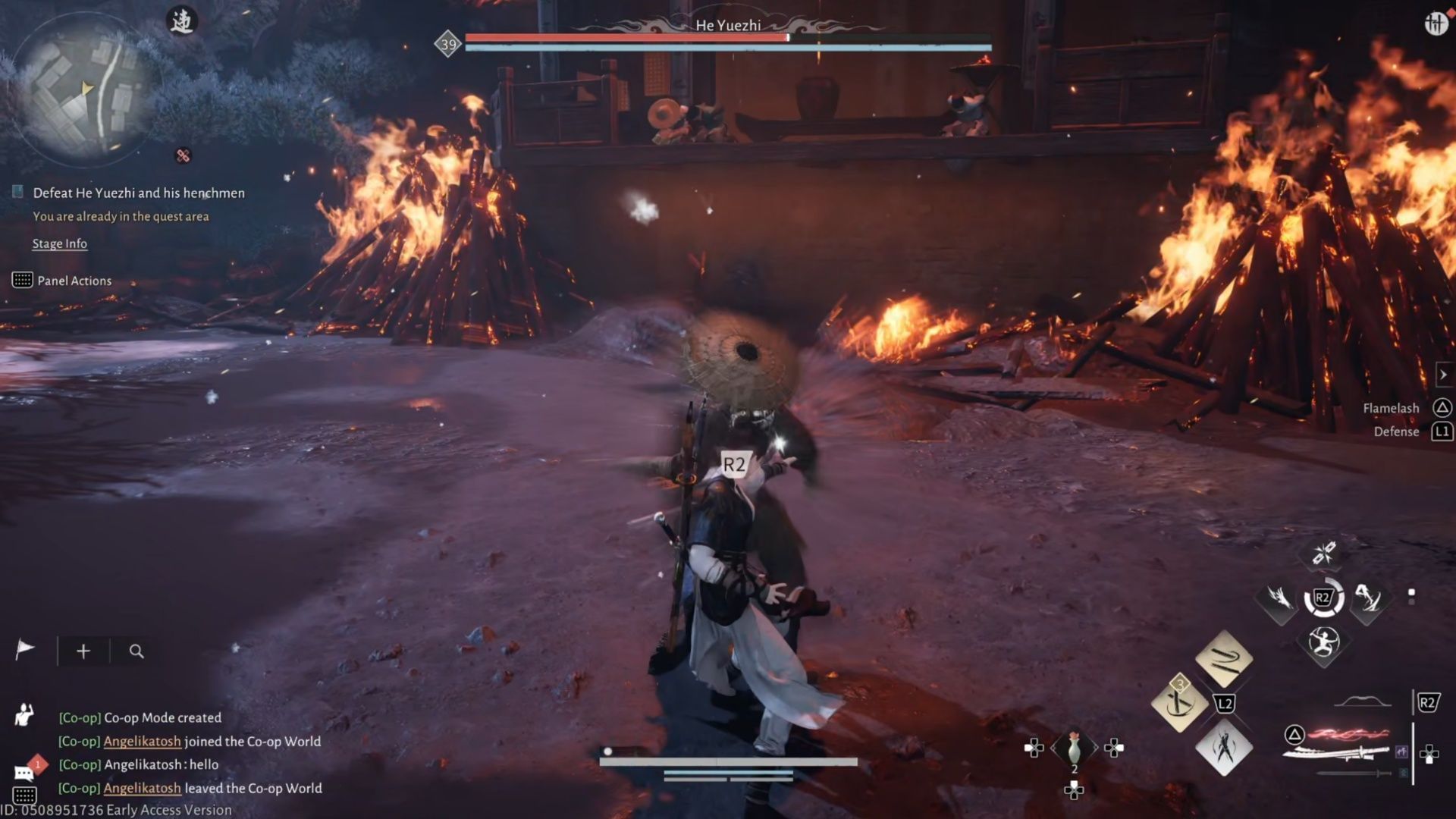The height and width of the screenshot is (819, 1456).
Task: Toggle Defense stance with L1
Action: tap(1442, 431)
